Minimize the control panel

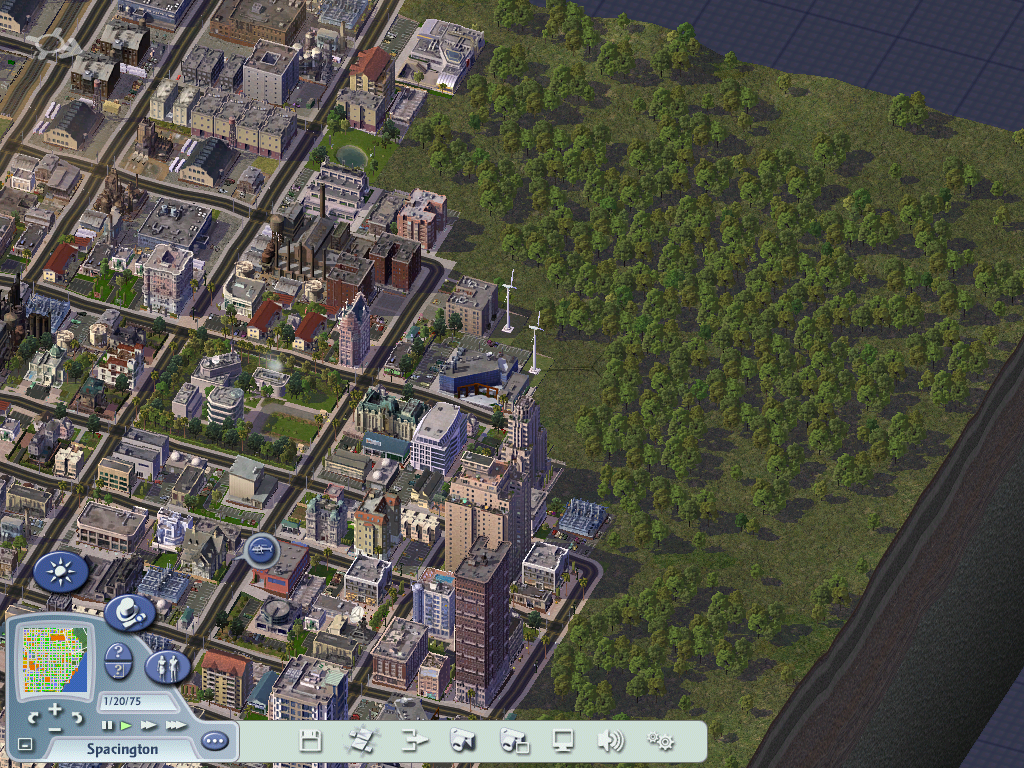pos(25,744)
